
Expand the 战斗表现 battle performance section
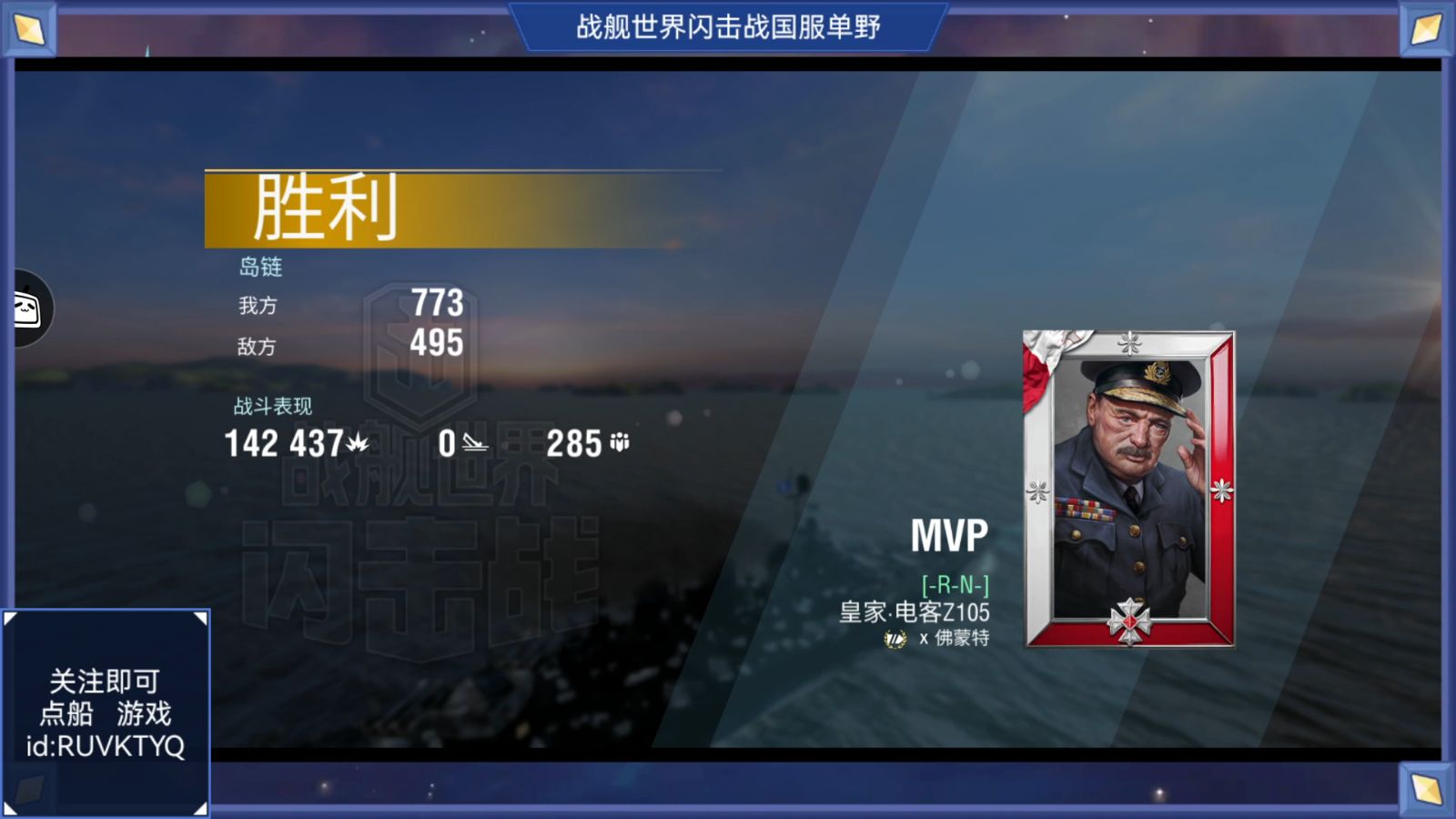click(271, 406)
